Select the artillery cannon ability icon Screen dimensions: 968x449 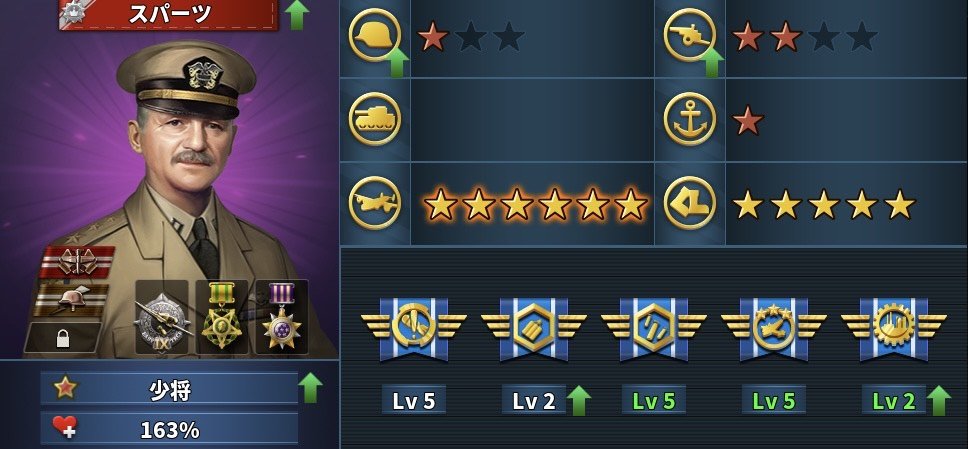point(689,37)
